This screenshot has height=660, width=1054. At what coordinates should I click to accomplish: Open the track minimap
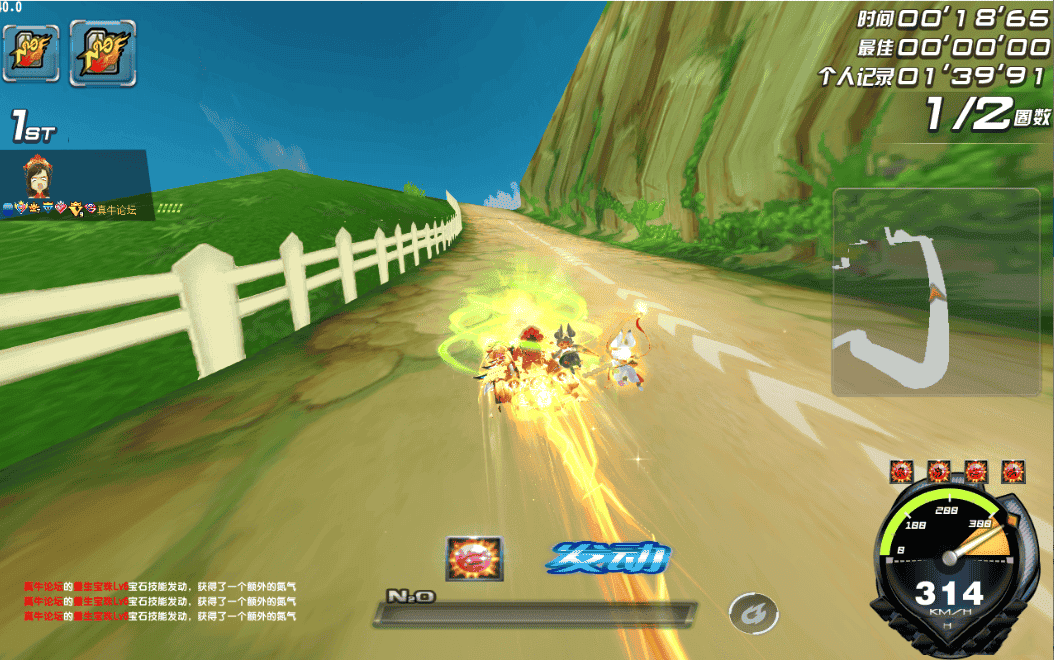[935, 291]
